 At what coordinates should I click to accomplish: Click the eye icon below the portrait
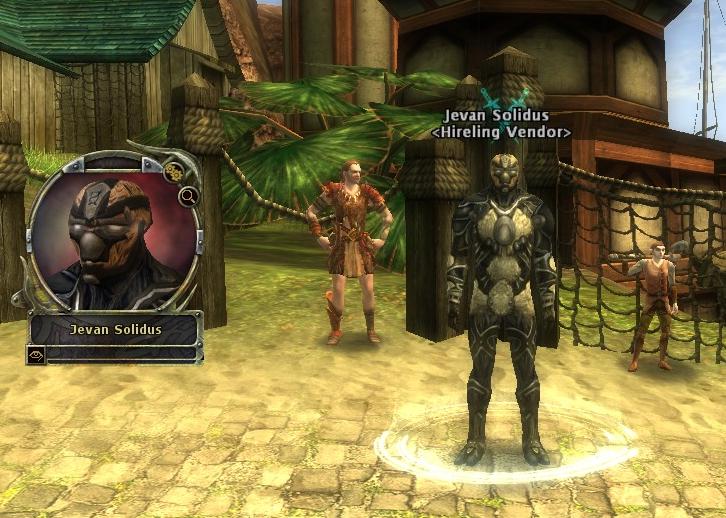pyautogui.click(x=37, y=354)
